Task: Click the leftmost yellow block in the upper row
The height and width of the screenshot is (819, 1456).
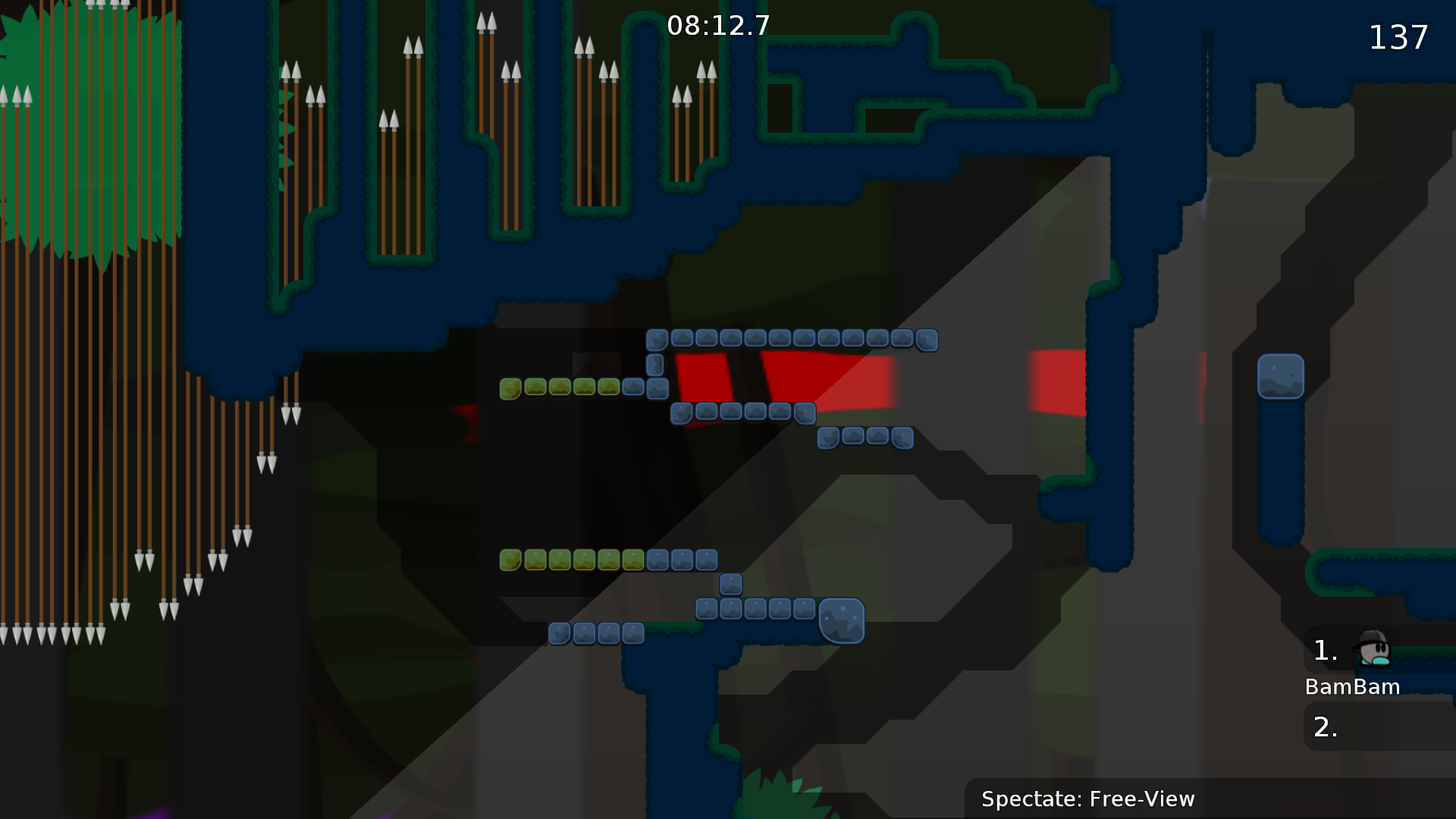Action: click(x=512, y=388)
